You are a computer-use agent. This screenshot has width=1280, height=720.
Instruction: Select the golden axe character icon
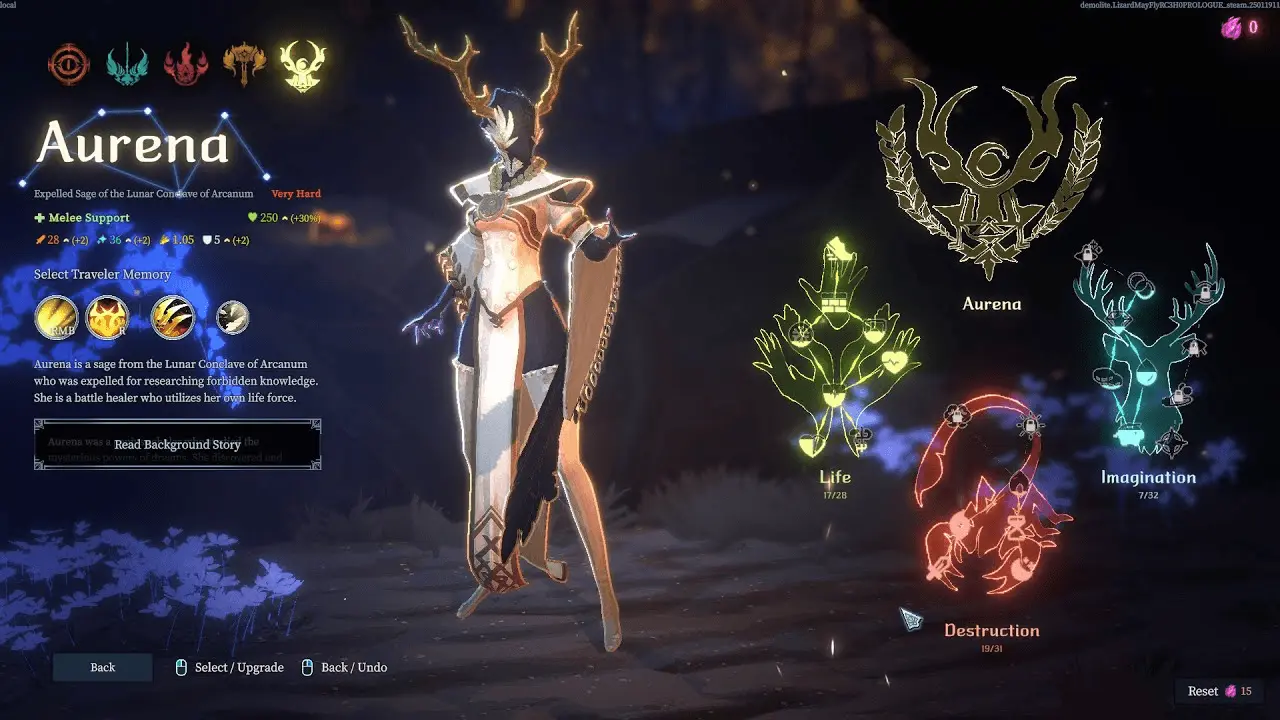(245, 64)
